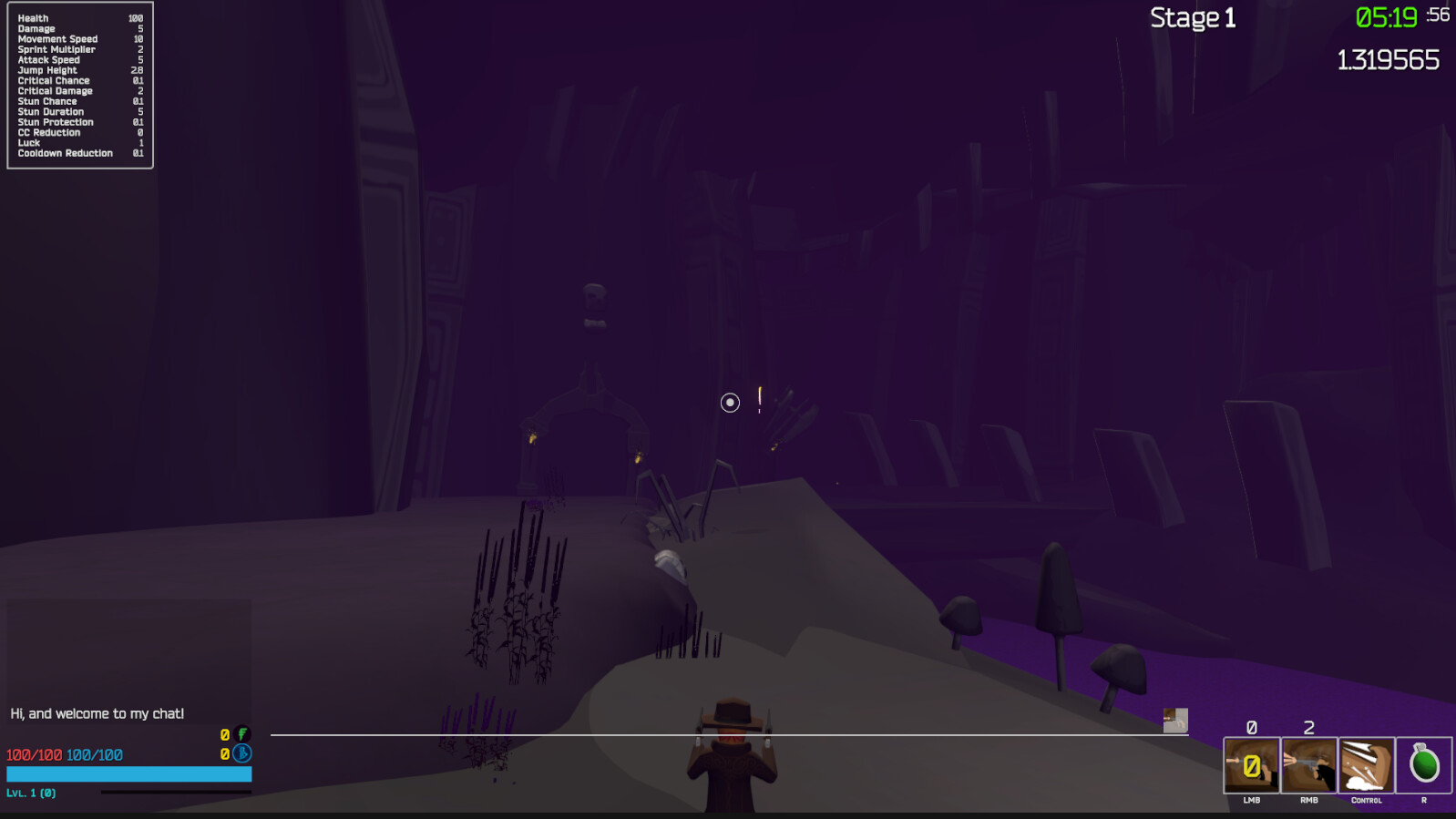1456x819 pixels.
Task: Click the blue circular currency icon
Action: point(240,754)
